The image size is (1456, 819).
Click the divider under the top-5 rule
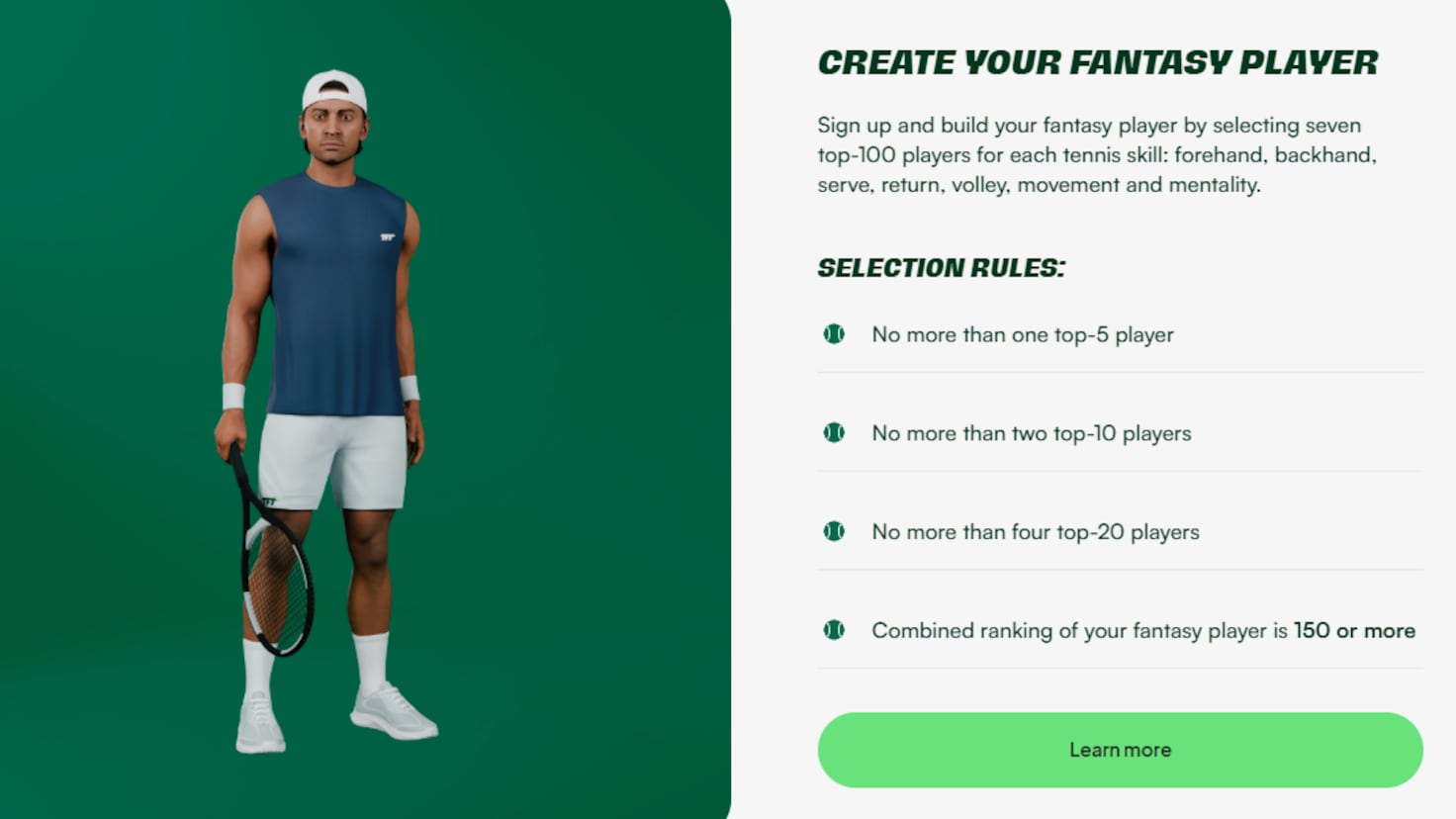point(1118,374)
